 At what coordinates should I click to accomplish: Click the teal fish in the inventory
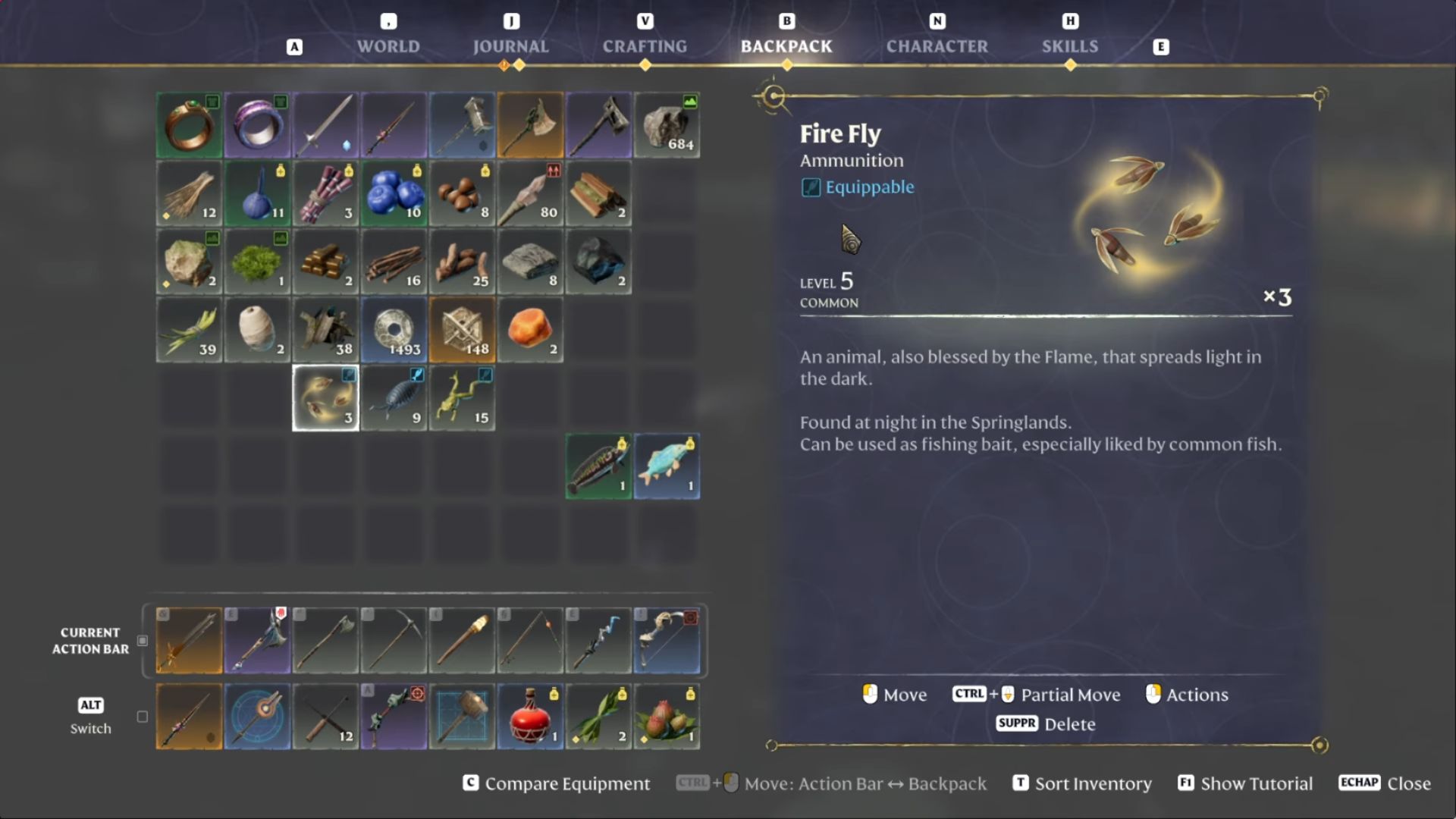(667, 466)
